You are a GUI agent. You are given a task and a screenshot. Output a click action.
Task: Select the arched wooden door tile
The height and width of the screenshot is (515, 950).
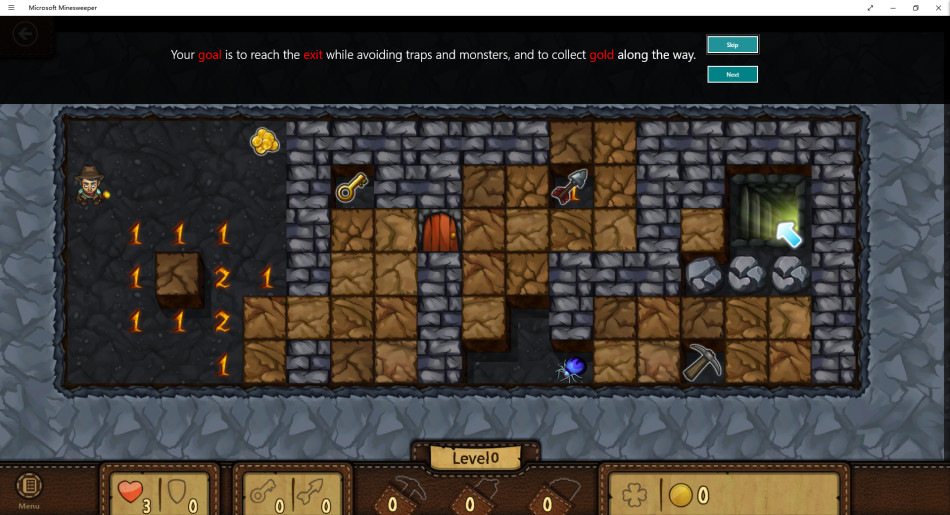click(440, 232)
